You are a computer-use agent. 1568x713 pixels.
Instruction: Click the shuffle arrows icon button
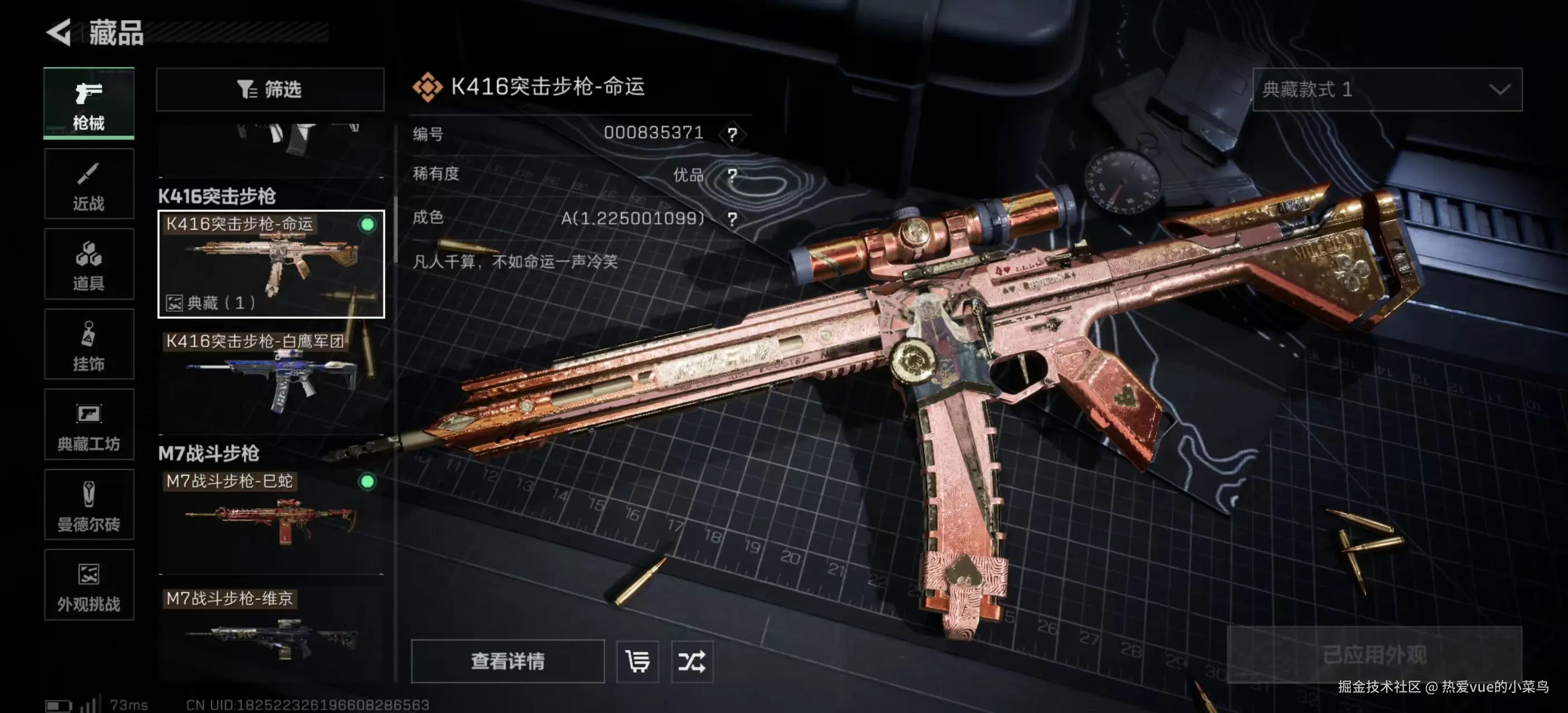pos(692,661)
